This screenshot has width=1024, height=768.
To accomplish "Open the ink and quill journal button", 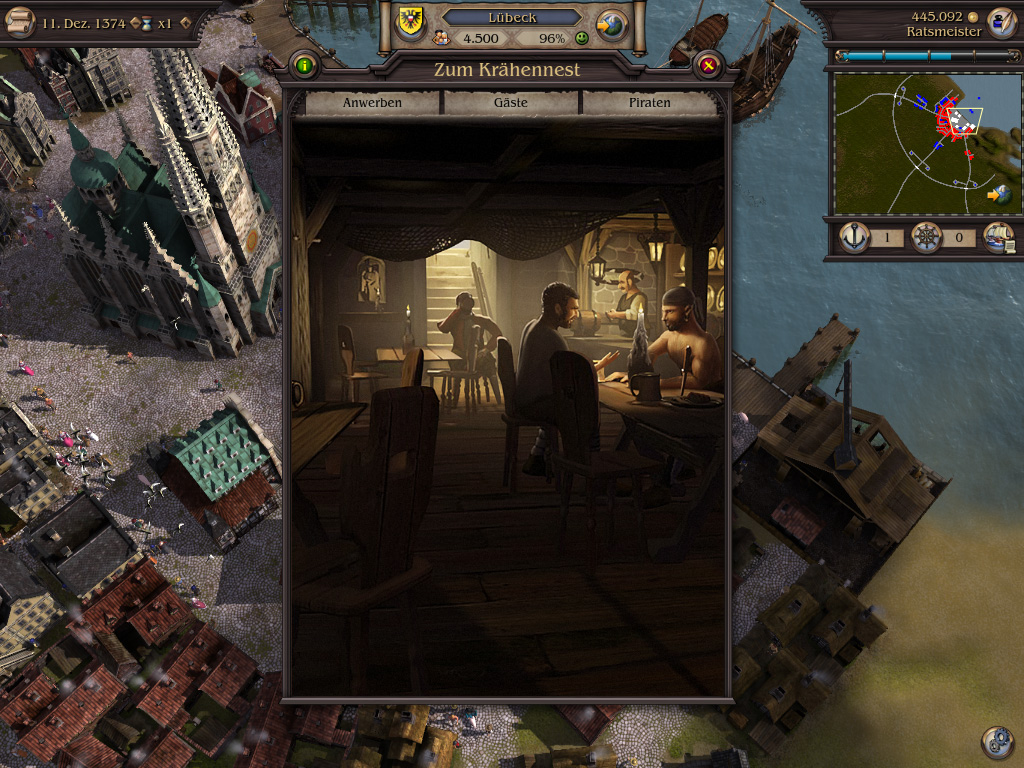I will (x=1000, y=22).
